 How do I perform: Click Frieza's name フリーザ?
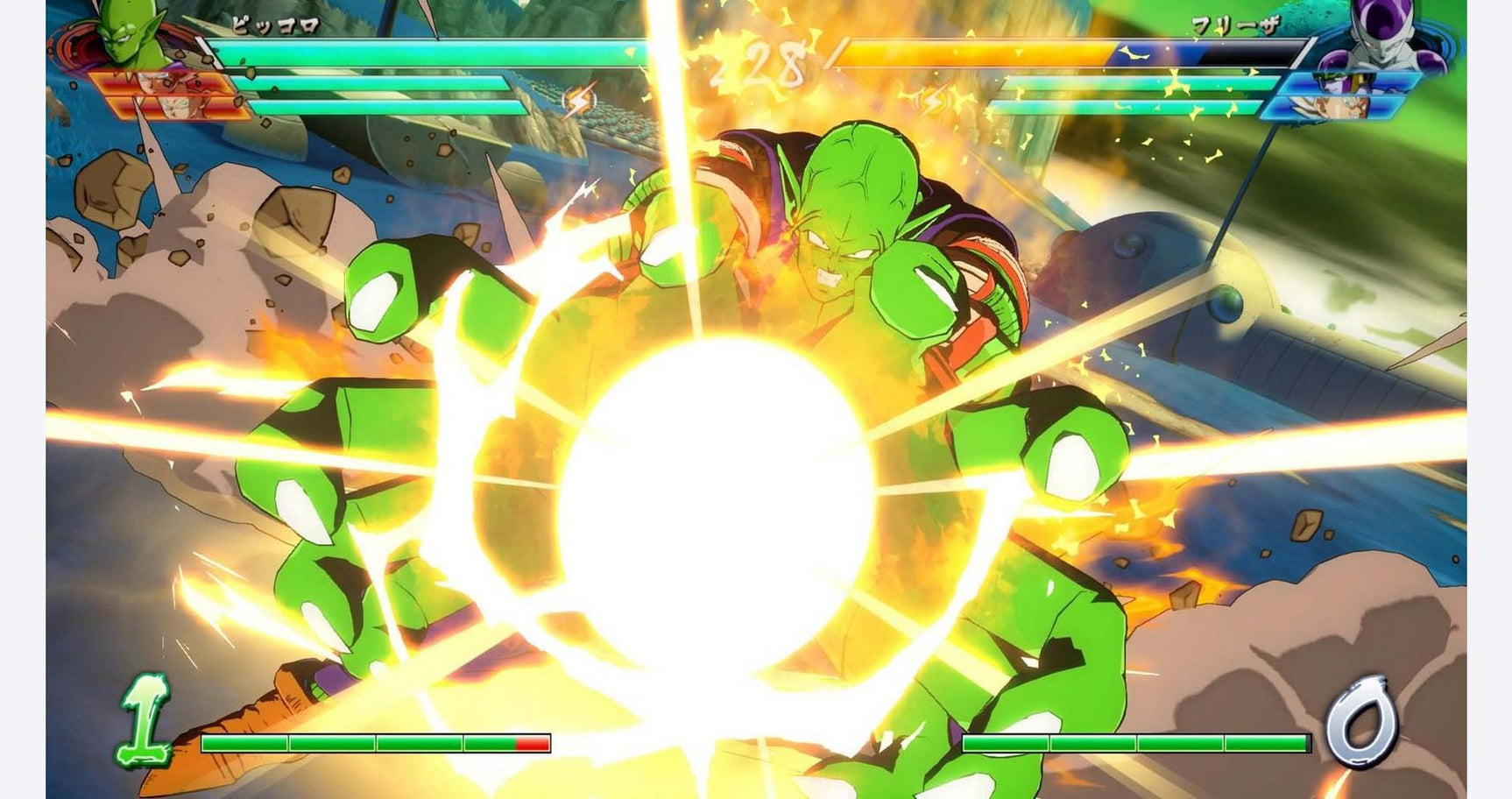tap(1235, 22)
